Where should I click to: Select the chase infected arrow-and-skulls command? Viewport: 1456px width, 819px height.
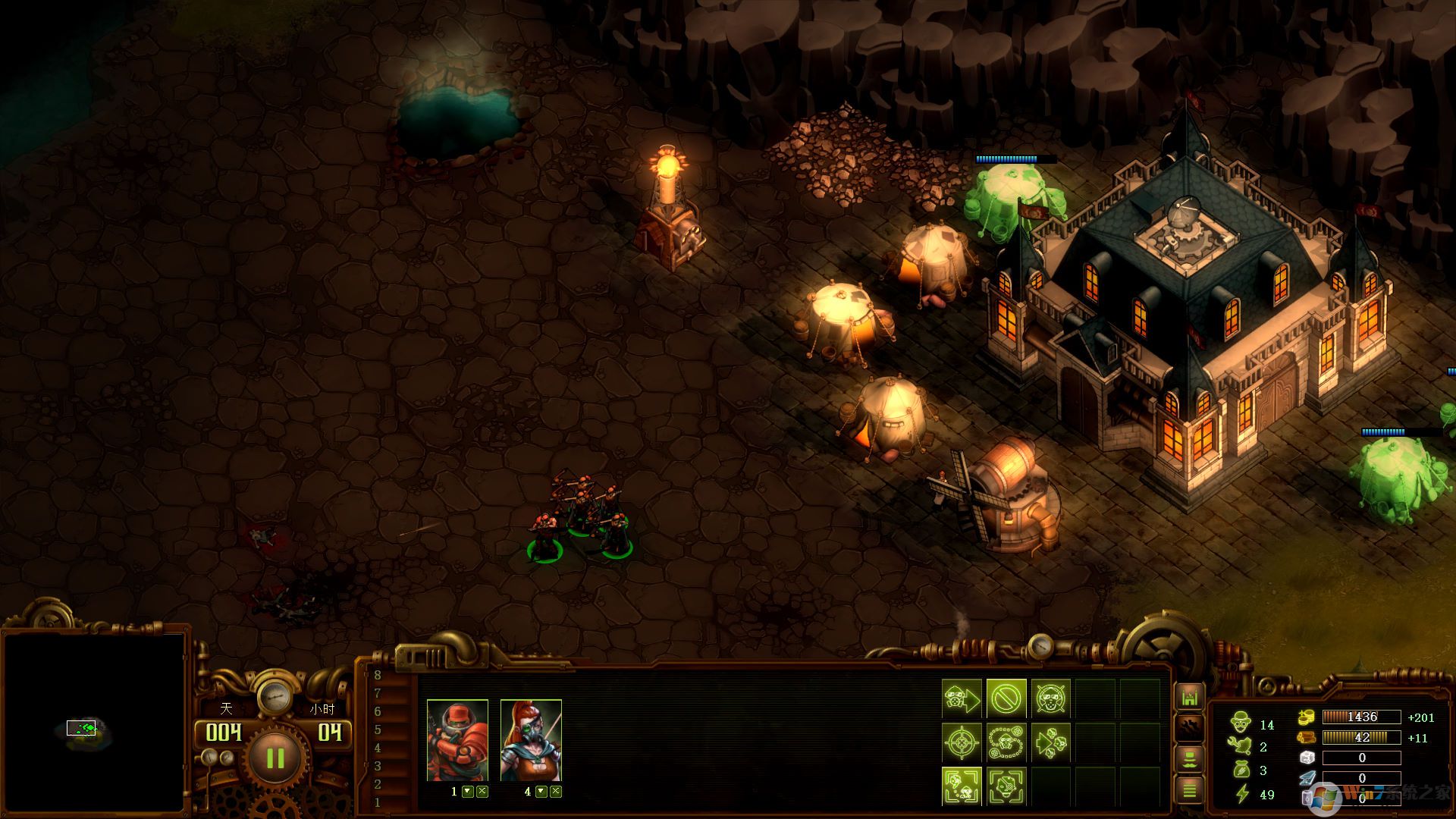point(1051,742)
